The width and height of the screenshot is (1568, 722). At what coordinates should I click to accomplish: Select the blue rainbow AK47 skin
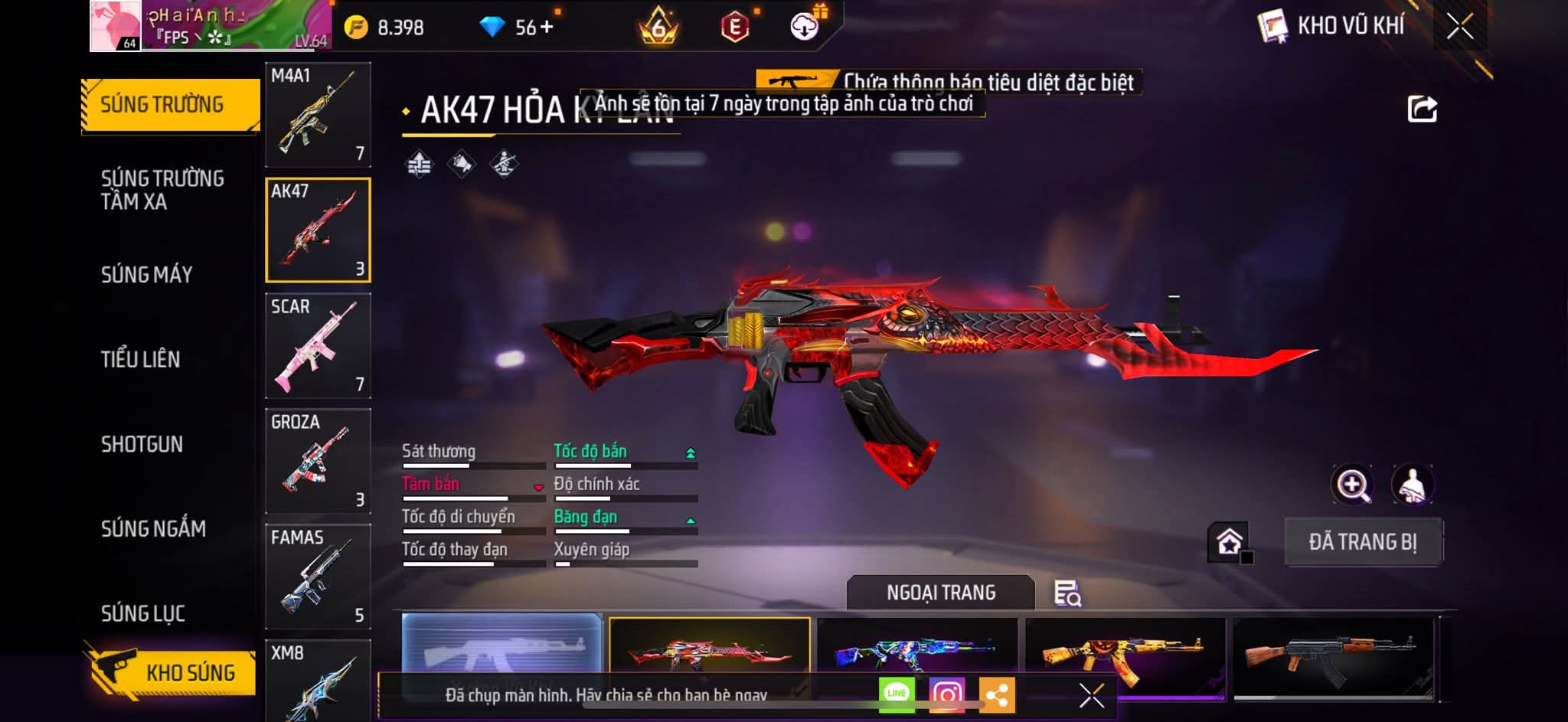[917, 652]
